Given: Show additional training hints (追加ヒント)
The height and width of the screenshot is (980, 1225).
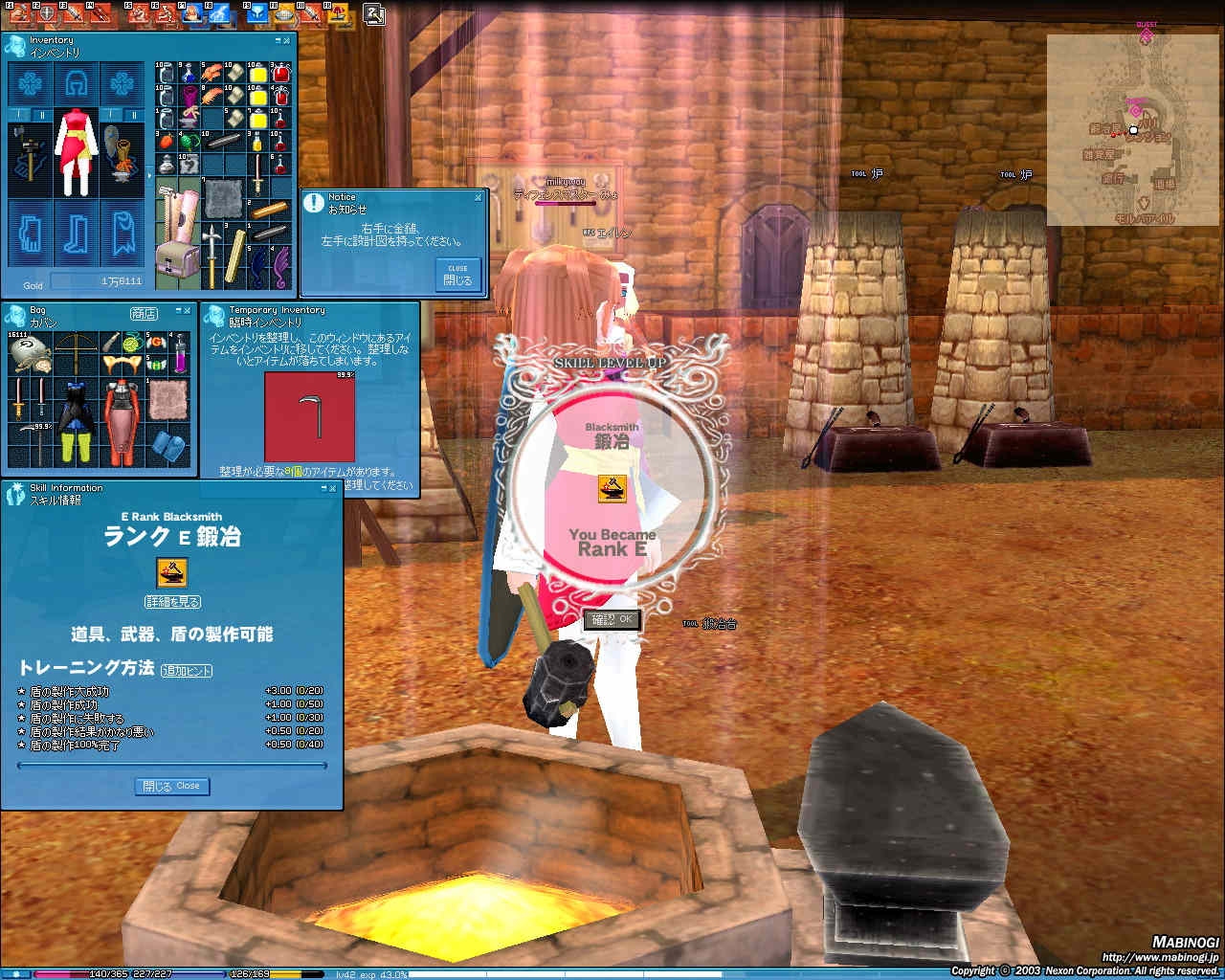Looking at the screenshot, I should 187,671.
